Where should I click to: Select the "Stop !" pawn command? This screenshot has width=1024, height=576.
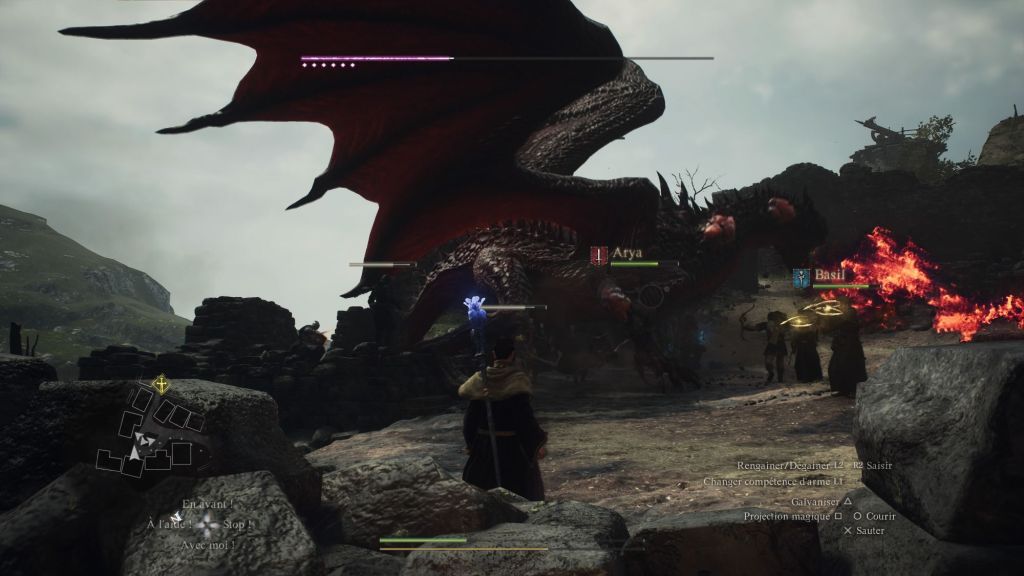tap(238, 524)
